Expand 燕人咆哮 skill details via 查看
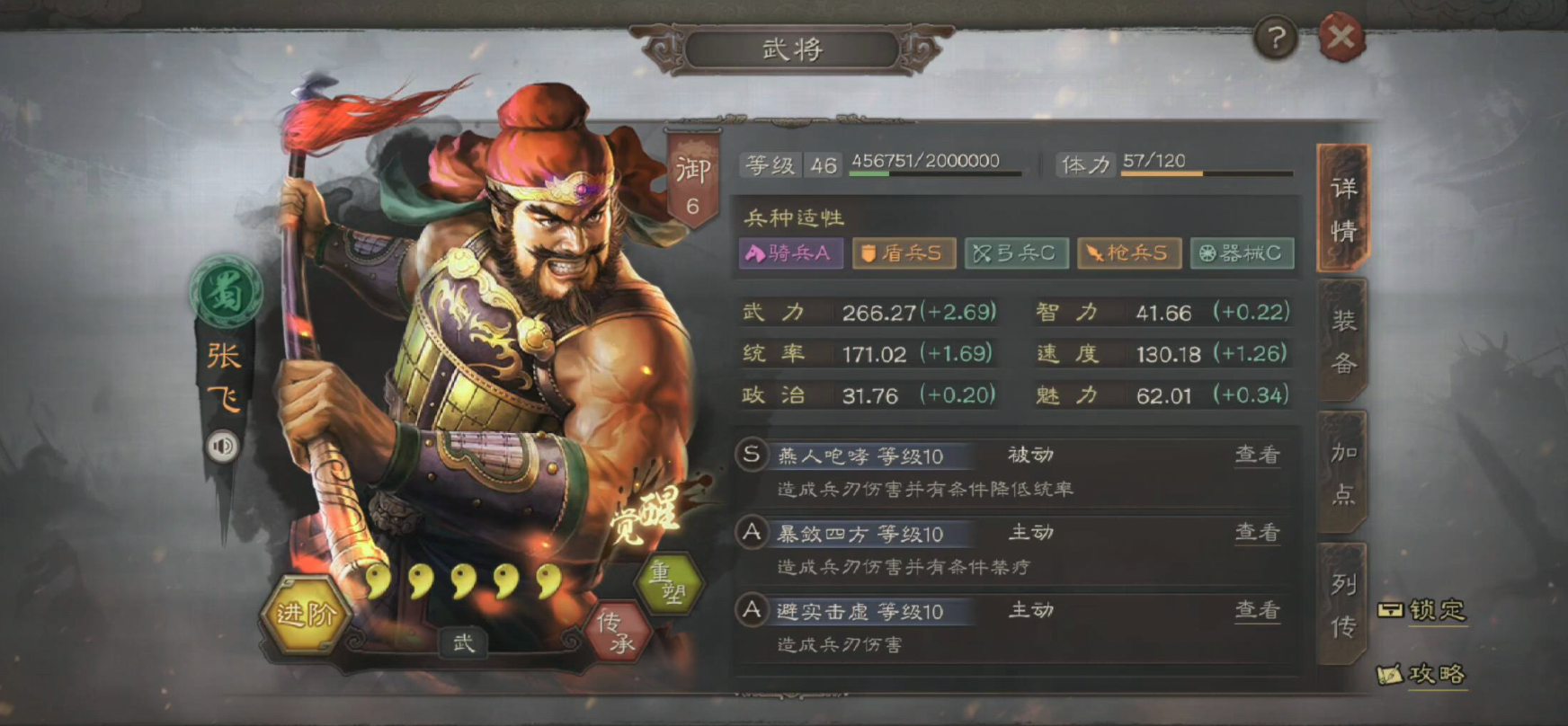The image size is (1568, 726). pyautogui.click(x=1256, y=456)
